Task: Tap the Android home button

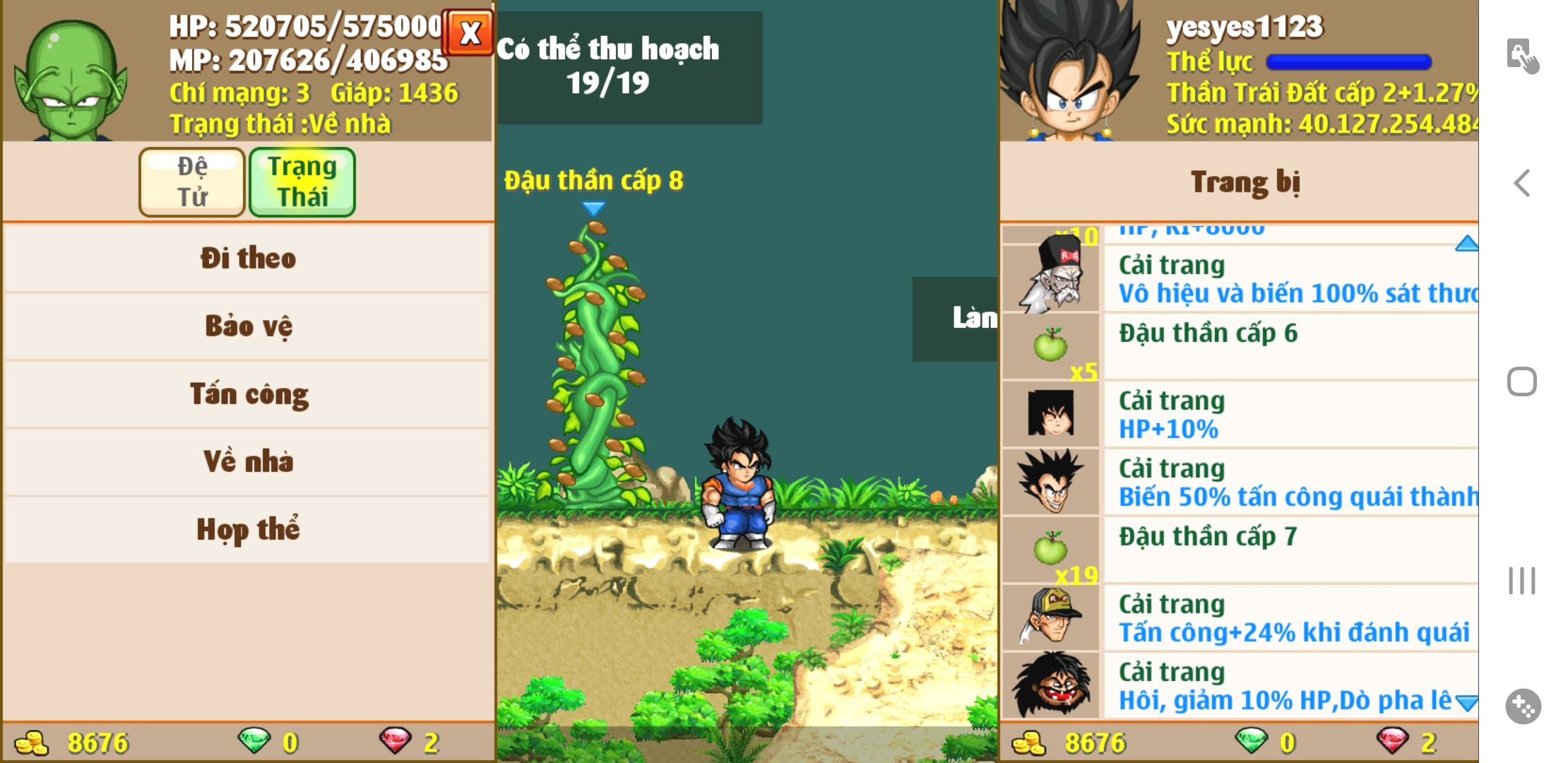Action: (1522, 382)
